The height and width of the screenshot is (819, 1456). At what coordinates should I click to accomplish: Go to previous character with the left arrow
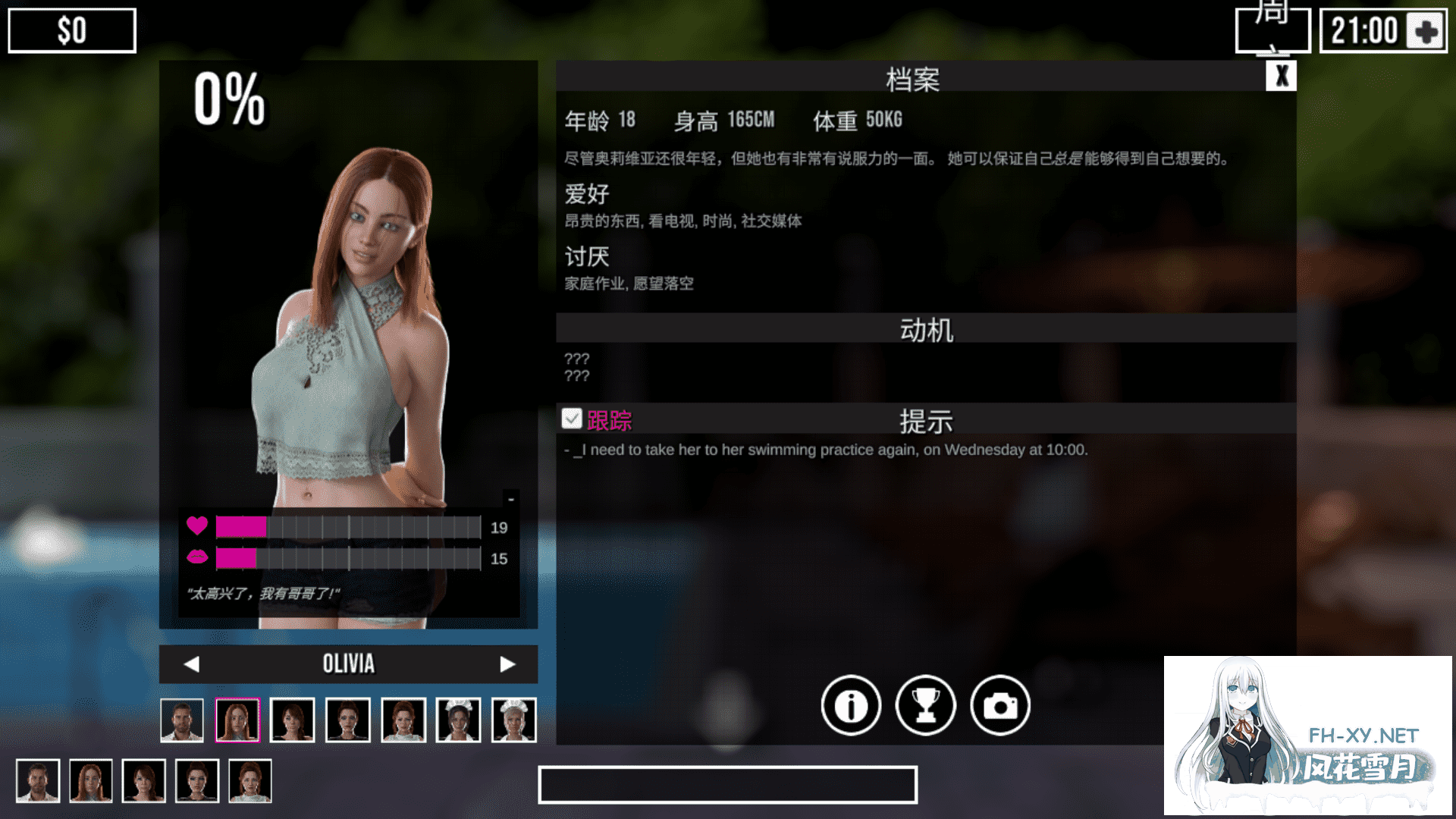[x=189, y=664]
